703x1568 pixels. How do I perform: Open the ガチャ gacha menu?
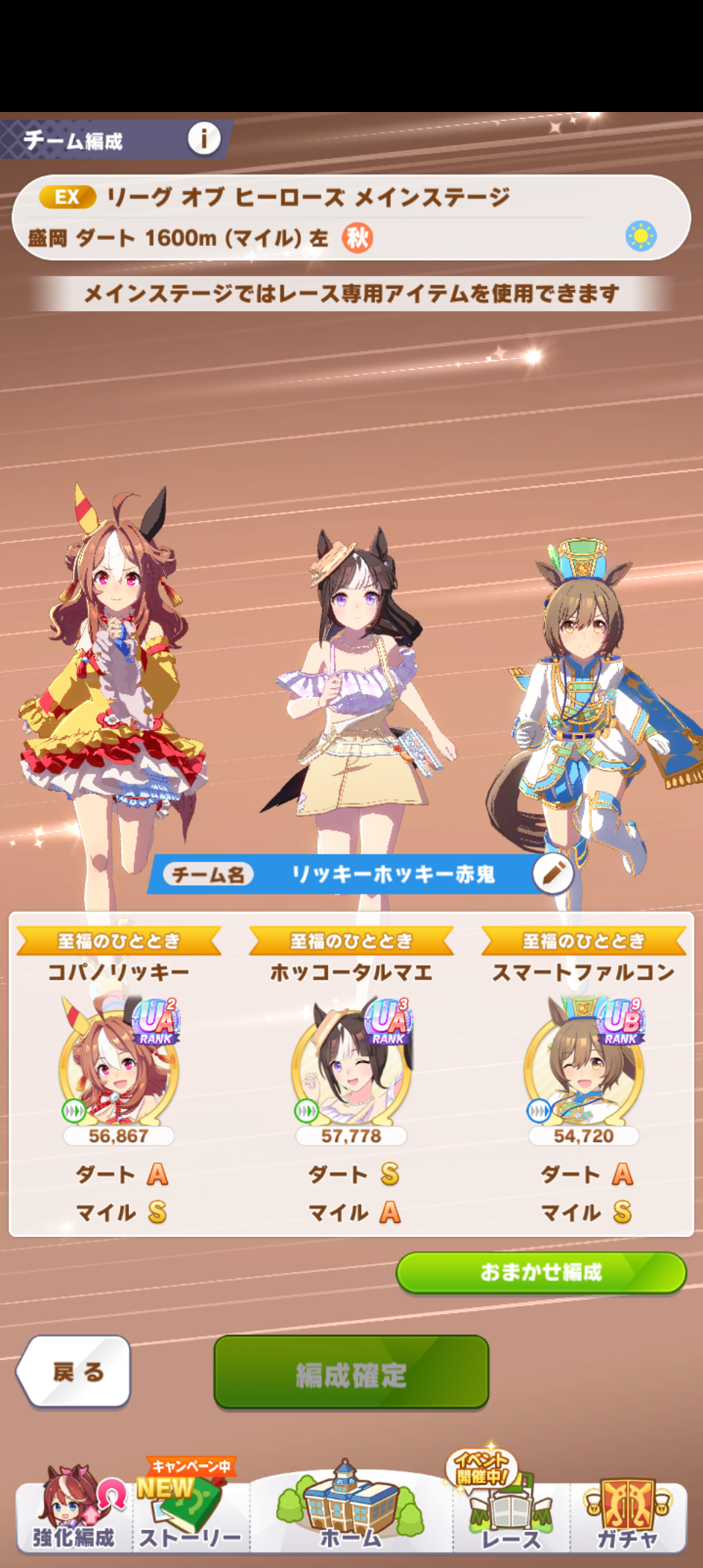point(628,1512)
